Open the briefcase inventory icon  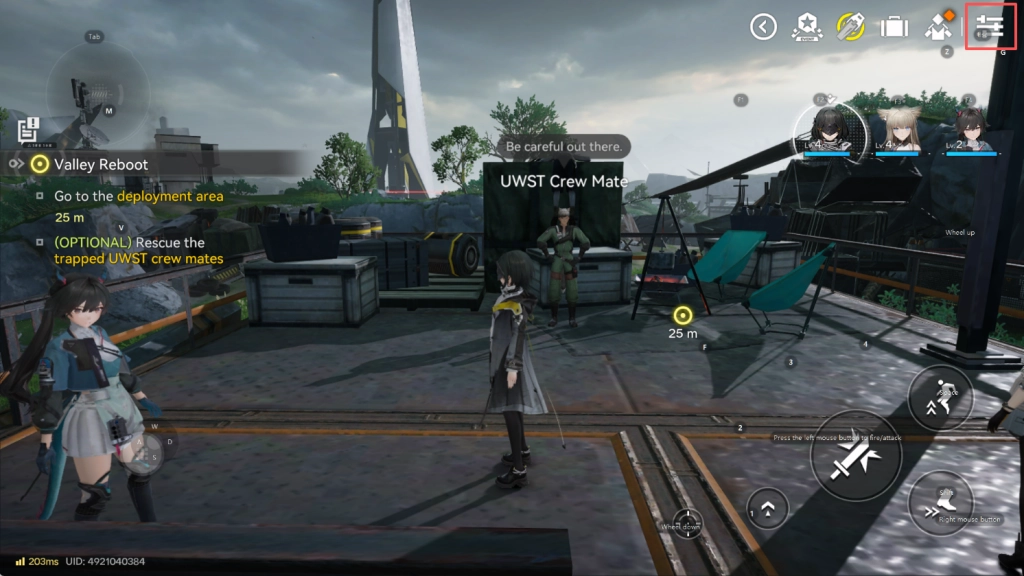pos(893,27)
